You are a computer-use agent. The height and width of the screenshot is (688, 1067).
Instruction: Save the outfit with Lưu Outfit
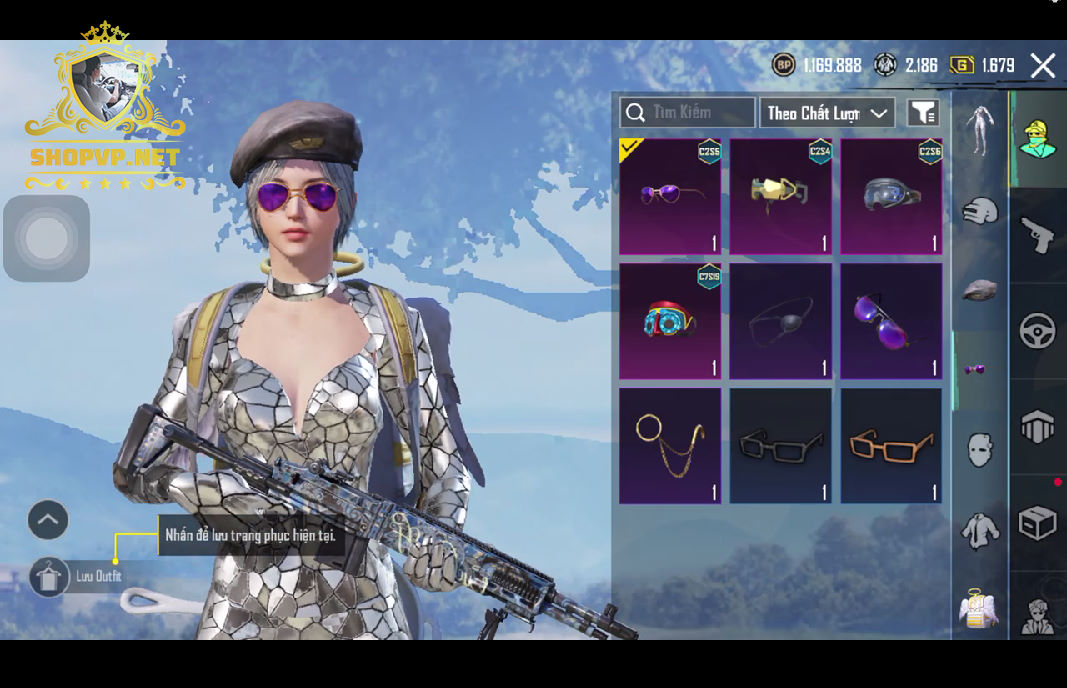pos(50,577)
